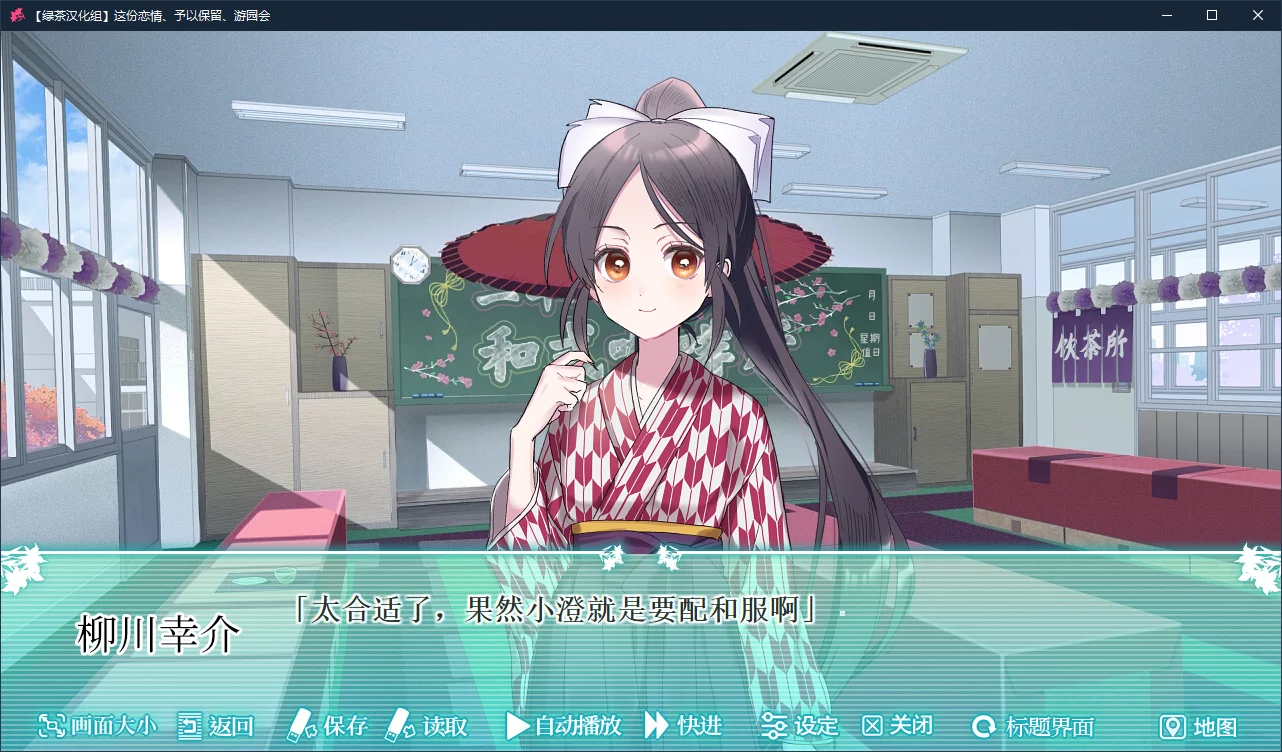Close the game window
This screenshot has width=1282, height=752.
1258,15
